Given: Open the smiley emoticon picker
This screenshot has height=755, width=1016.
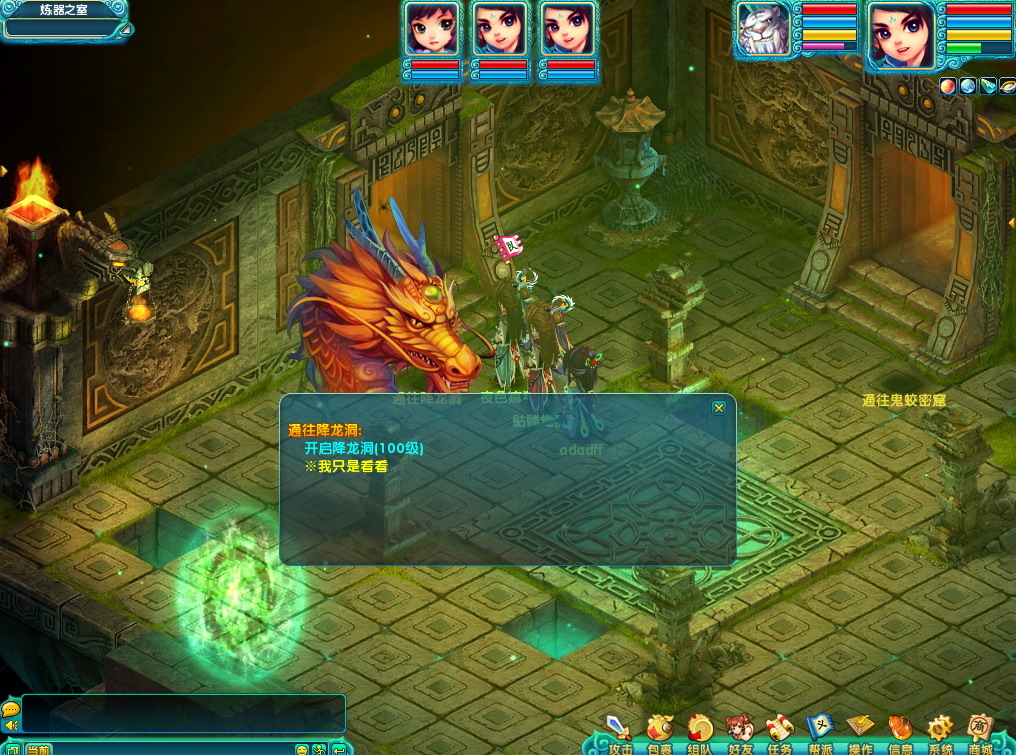Looking at the screenshot, I should click(x=302, y=749).
